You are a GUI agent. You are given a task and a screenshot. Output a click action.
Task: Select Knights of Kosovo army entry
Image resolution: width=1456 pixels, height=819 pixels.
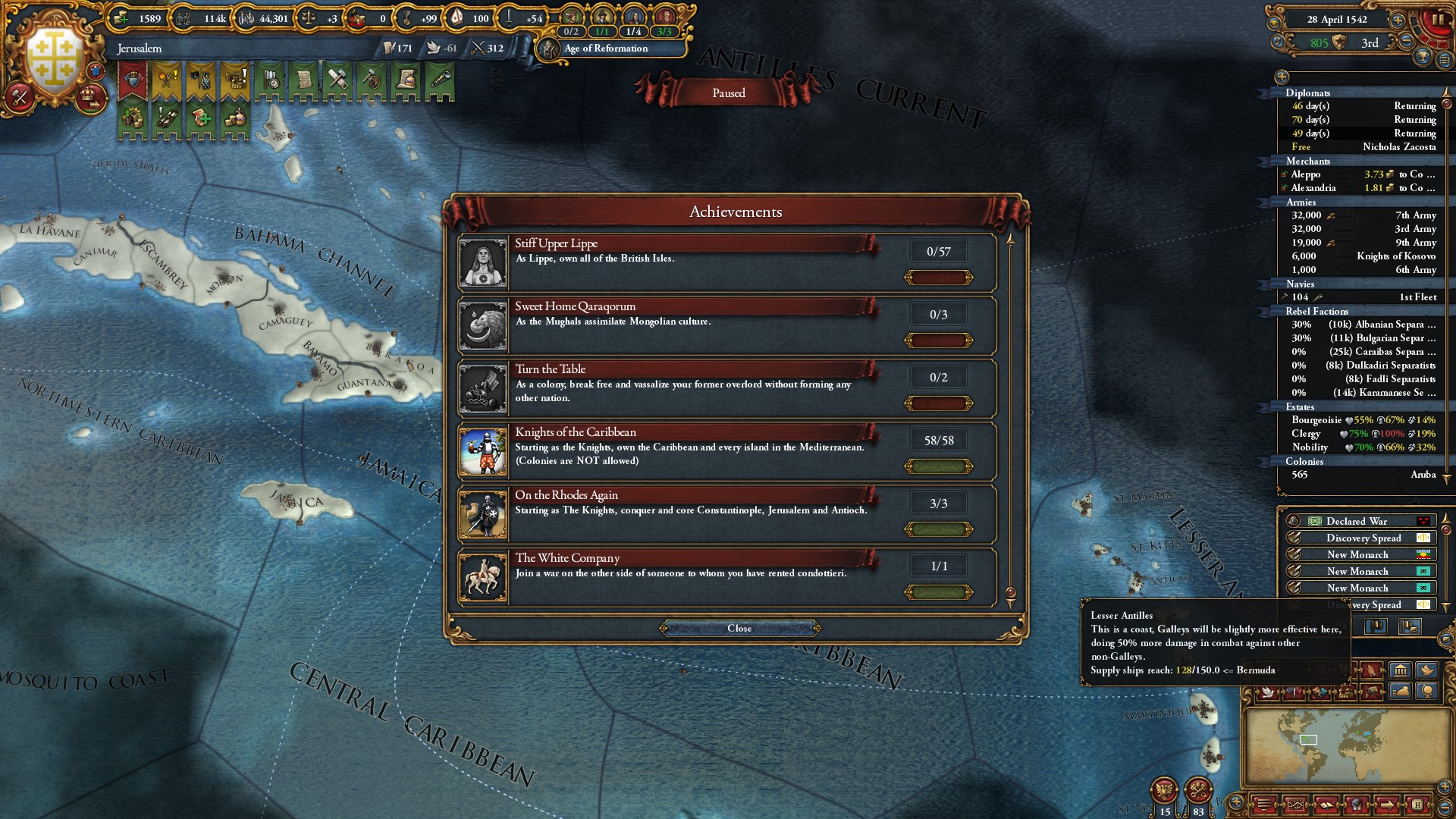pyautogui.click(x=1363, y=256)
